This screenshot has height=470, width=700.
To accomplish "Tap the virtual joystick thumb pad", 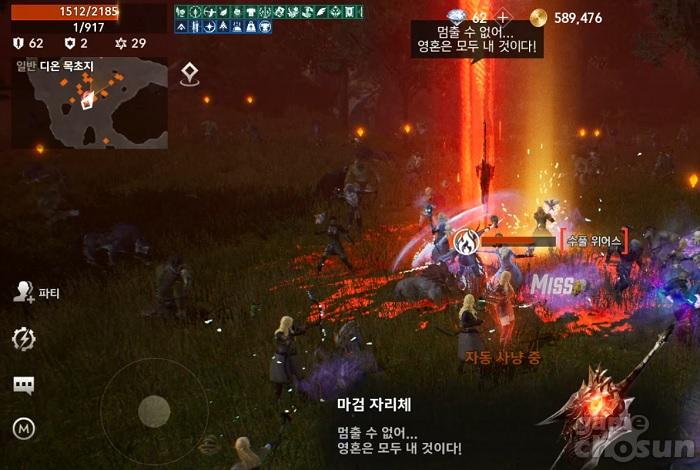I will pos(153,410).
